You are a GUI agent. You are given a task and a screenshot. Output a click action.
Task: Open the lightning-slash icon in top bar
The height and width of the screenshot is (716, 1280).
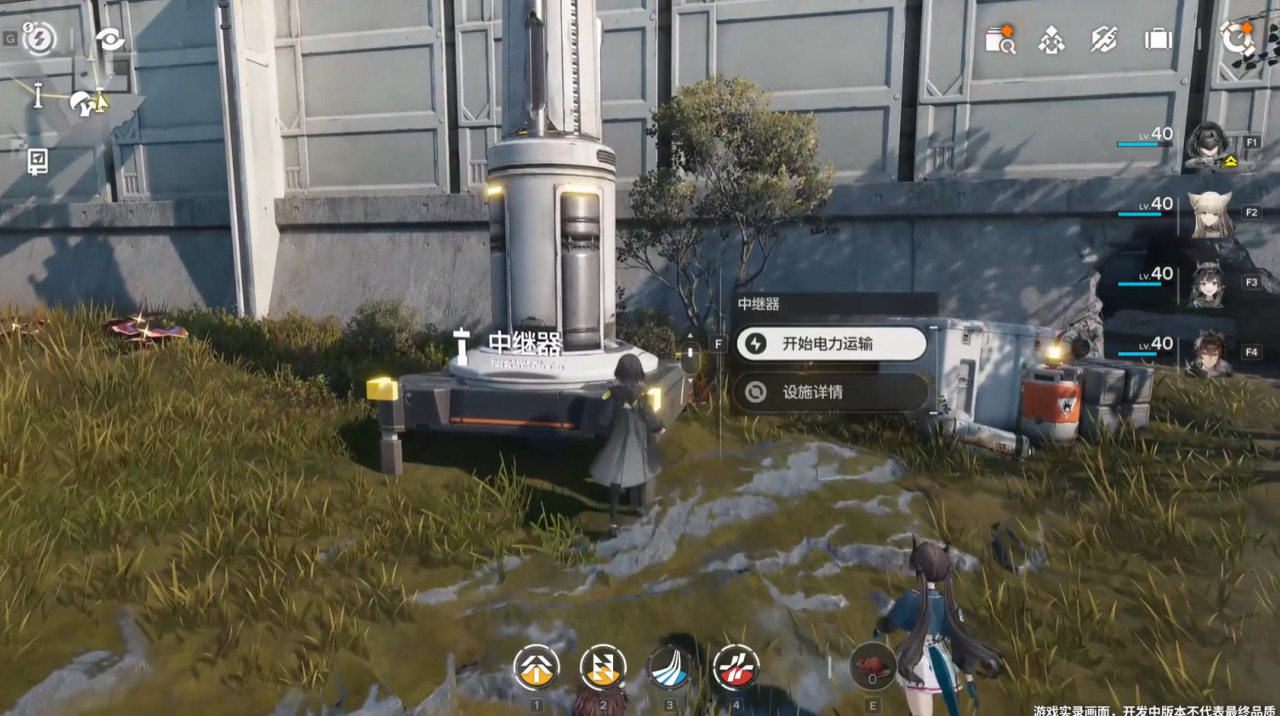[1104, 39]
